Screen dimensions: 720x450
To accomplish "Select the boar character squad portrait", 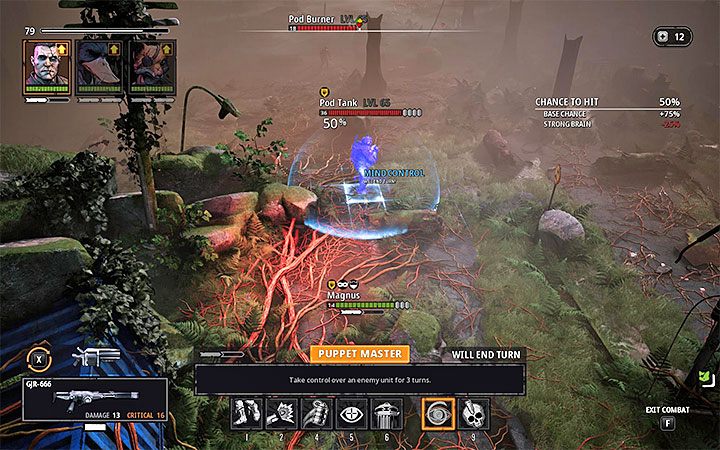I will point(152,64).
